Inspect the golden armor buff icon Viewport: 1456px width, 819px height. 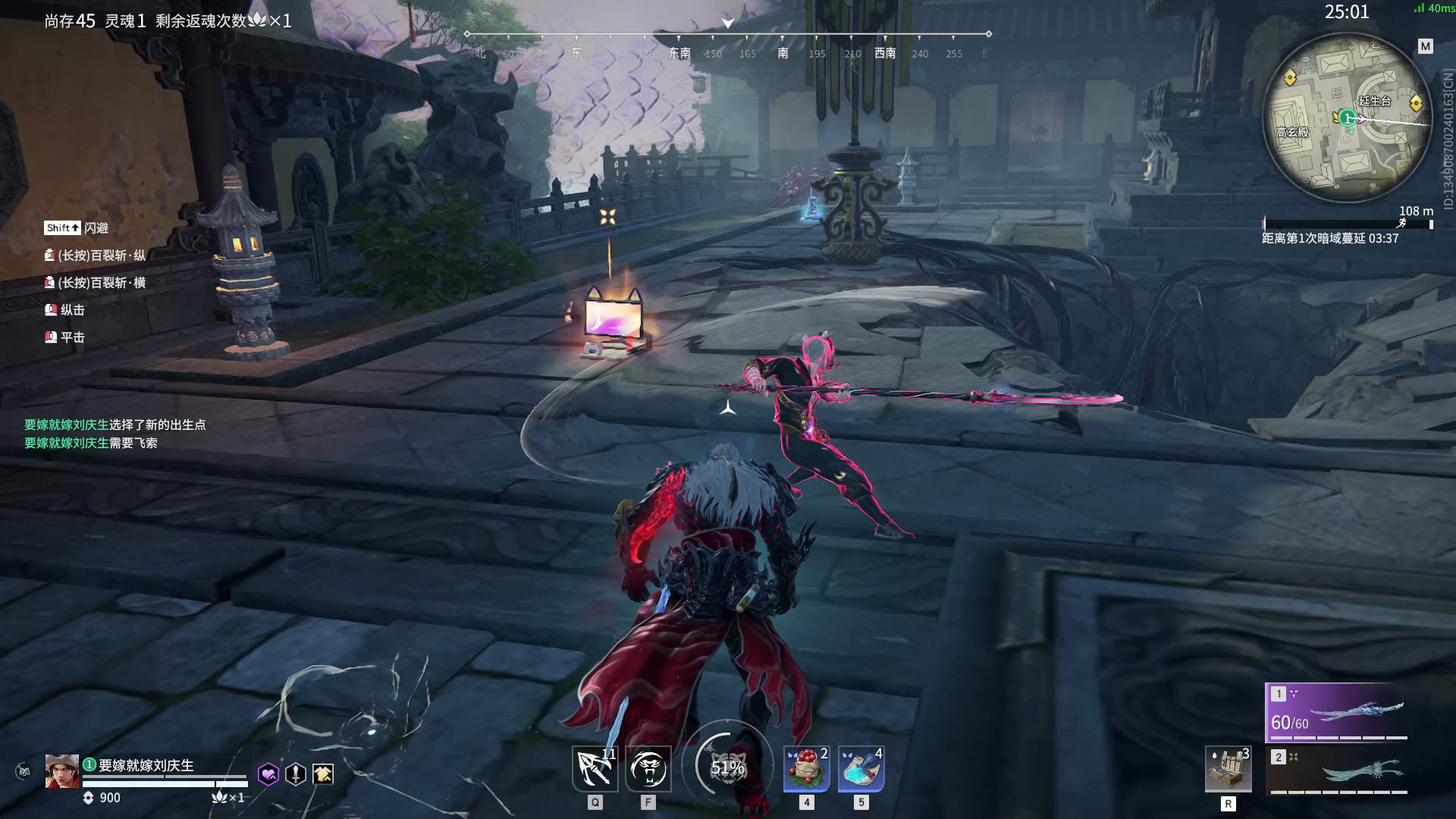(323, 773)
